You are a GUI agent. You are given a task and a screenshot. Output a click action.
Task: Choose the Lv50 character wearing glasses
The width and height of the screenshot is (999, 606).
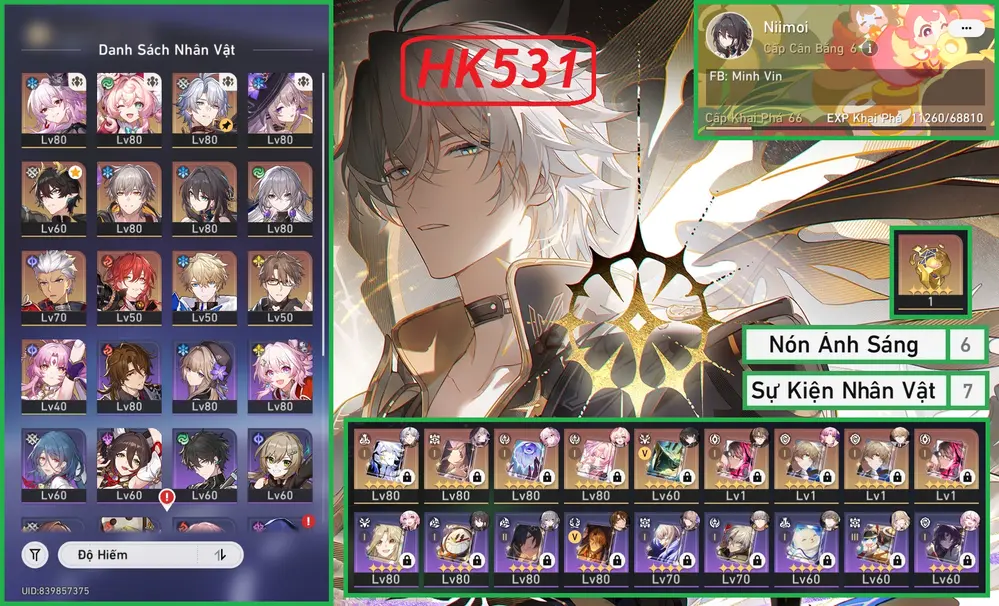pyautogui.click(x=278, y=285)
